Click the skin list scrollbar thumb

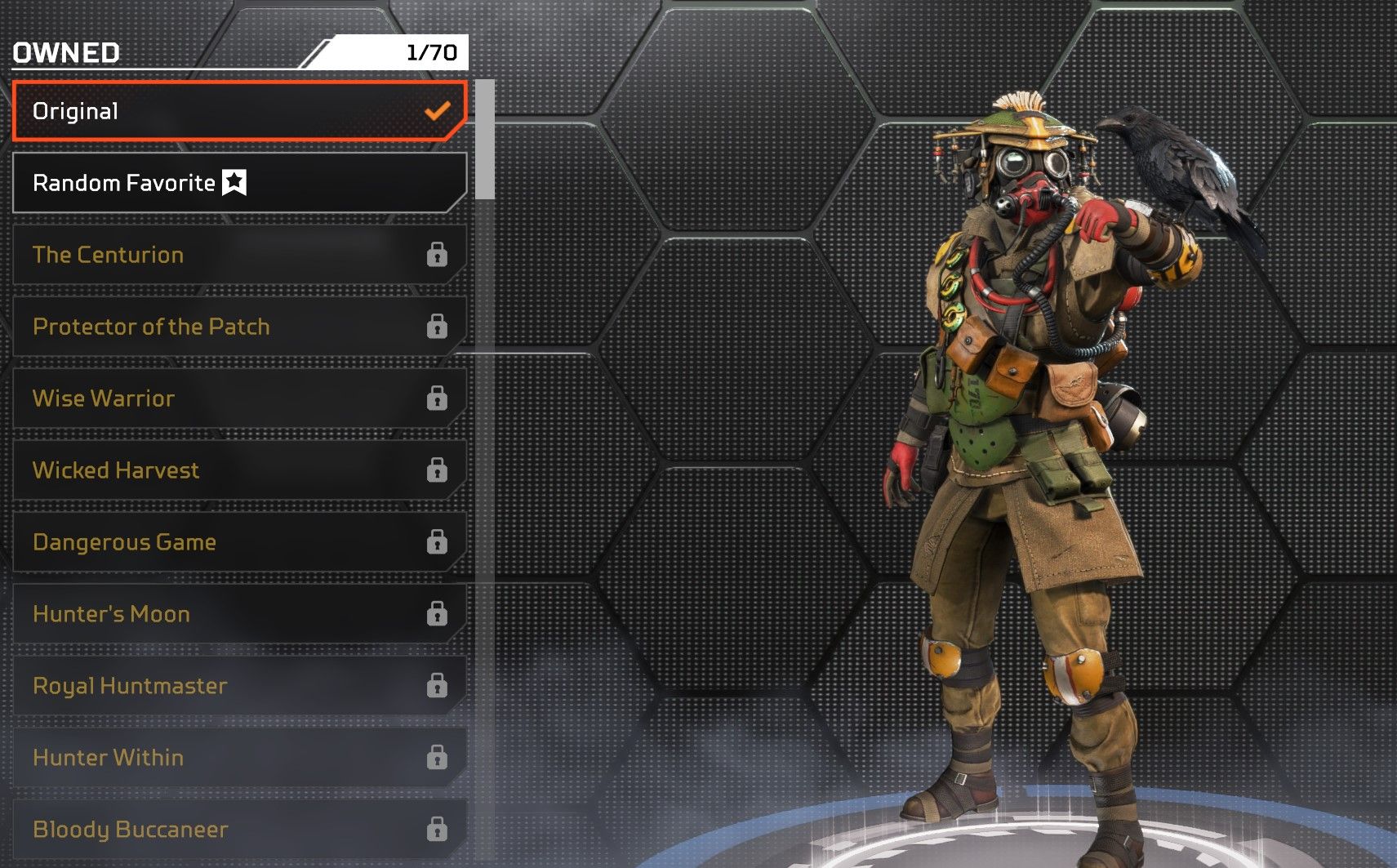[485, 139]
